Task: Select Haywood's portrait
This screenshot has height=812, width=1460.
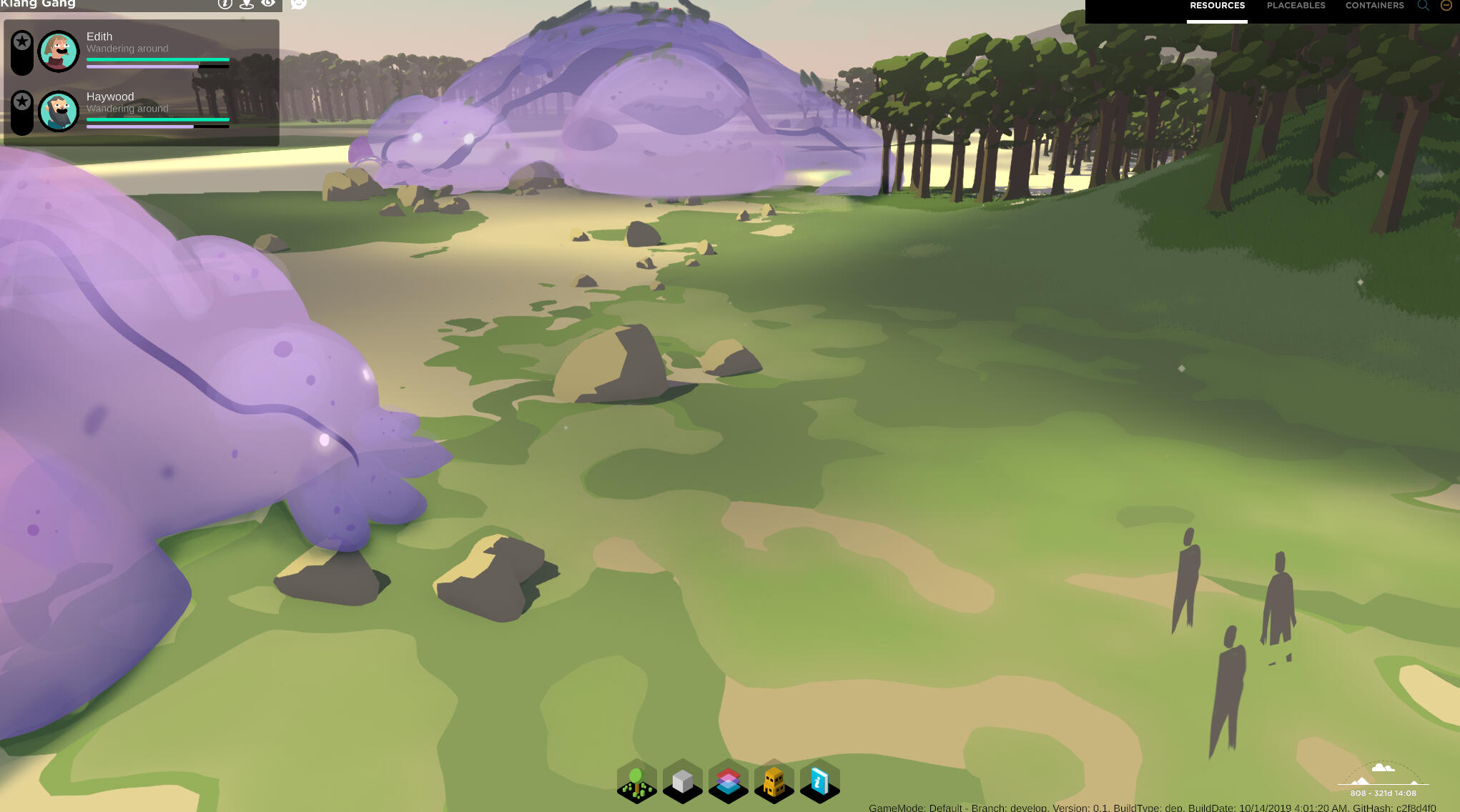Action: pos(59,111)
